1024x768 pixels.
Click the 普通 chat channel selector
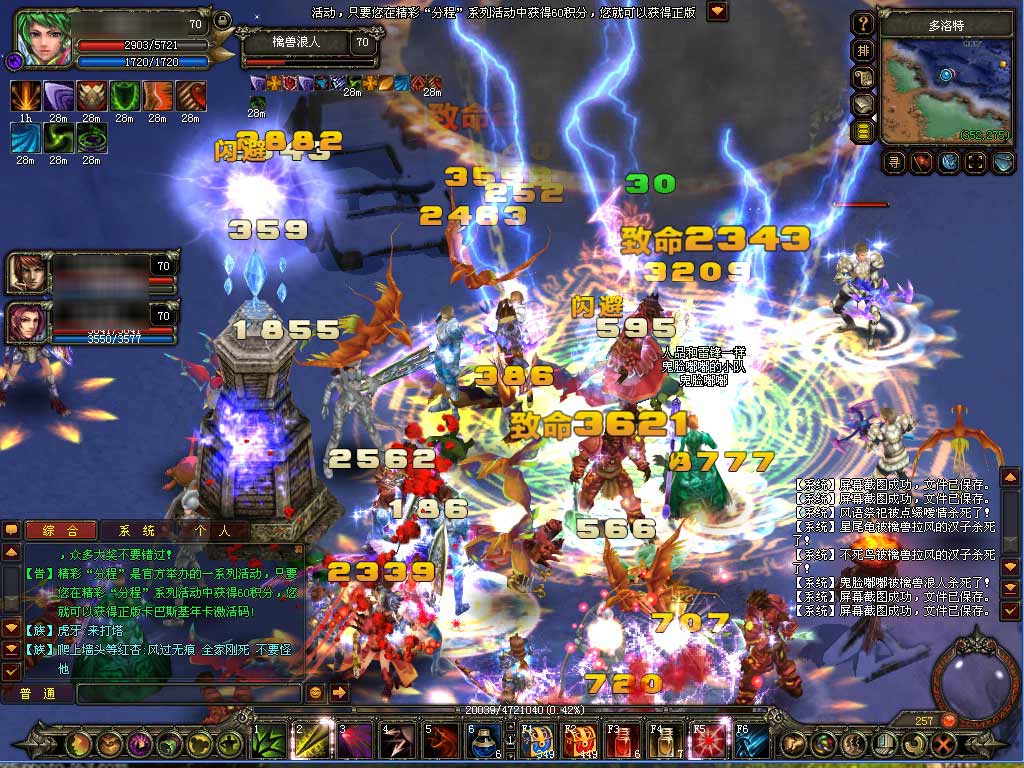37,692
